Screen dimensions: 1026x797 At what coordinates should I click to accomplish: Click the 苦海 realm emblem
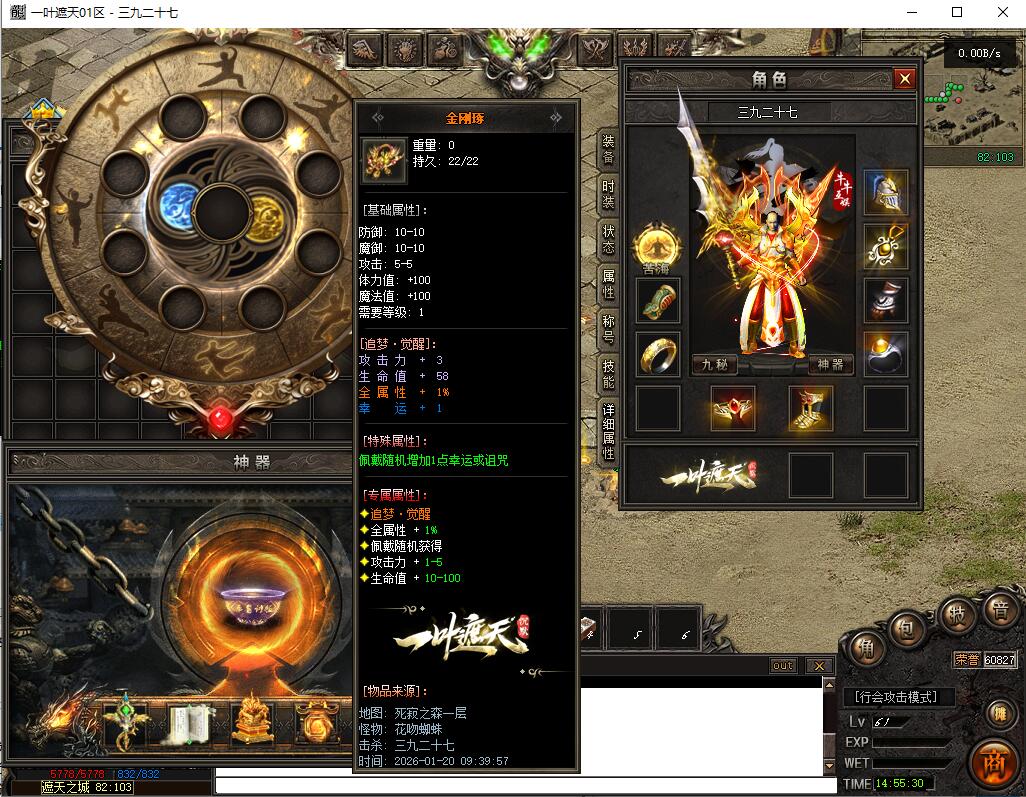pos(657,246)
